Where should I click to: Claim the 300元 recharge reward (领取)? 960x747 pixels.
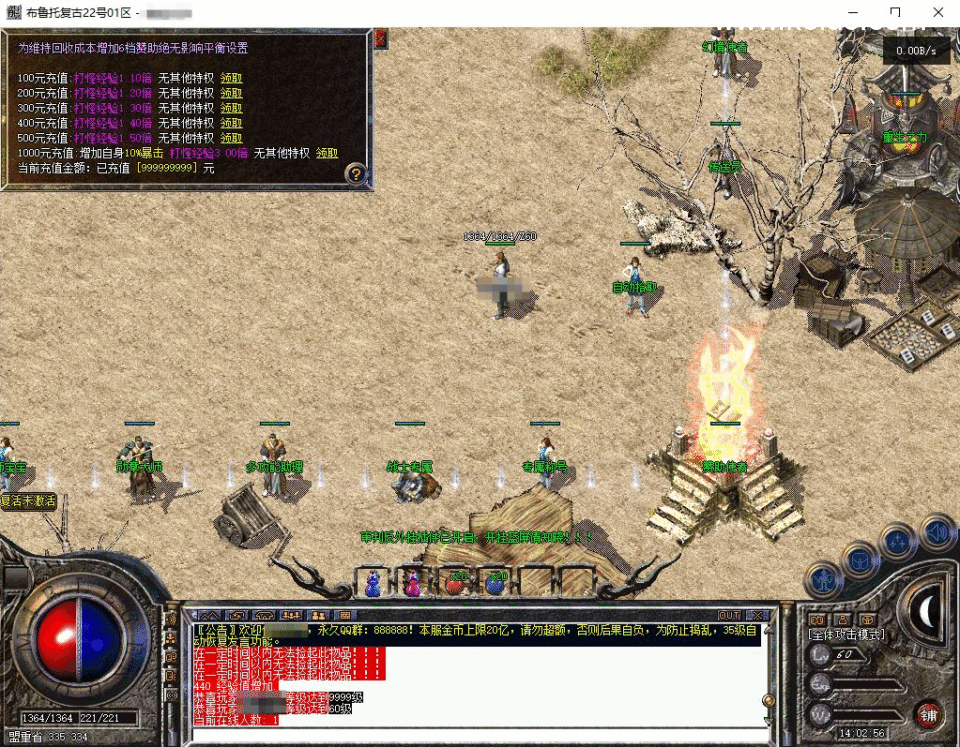point(231,108)
